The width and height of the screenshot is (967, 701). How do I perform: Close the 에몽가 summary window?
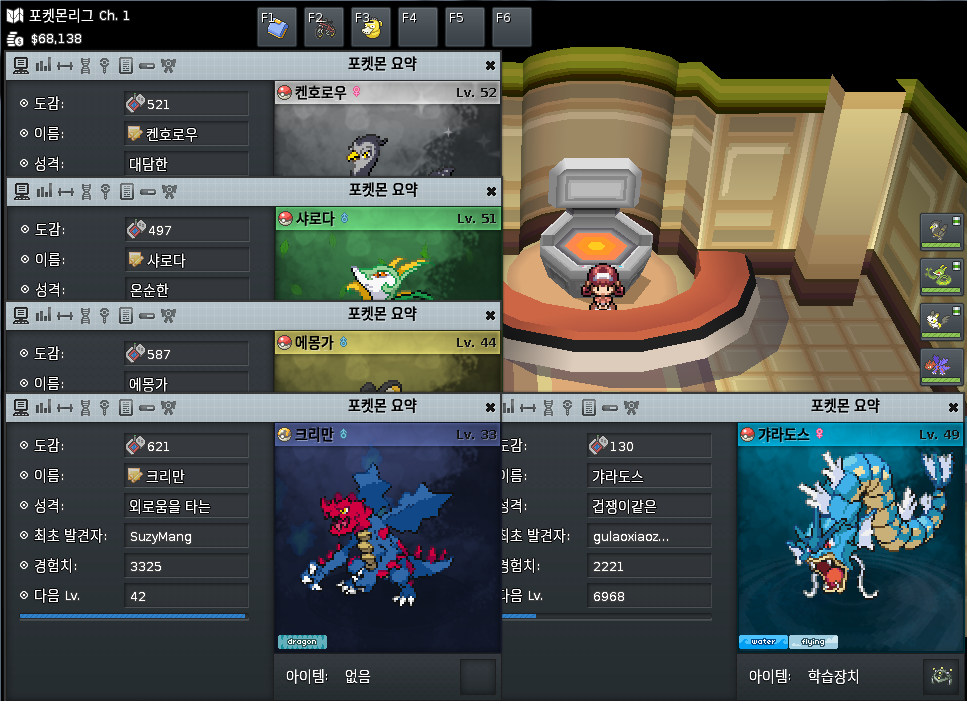tap(490, 315)
